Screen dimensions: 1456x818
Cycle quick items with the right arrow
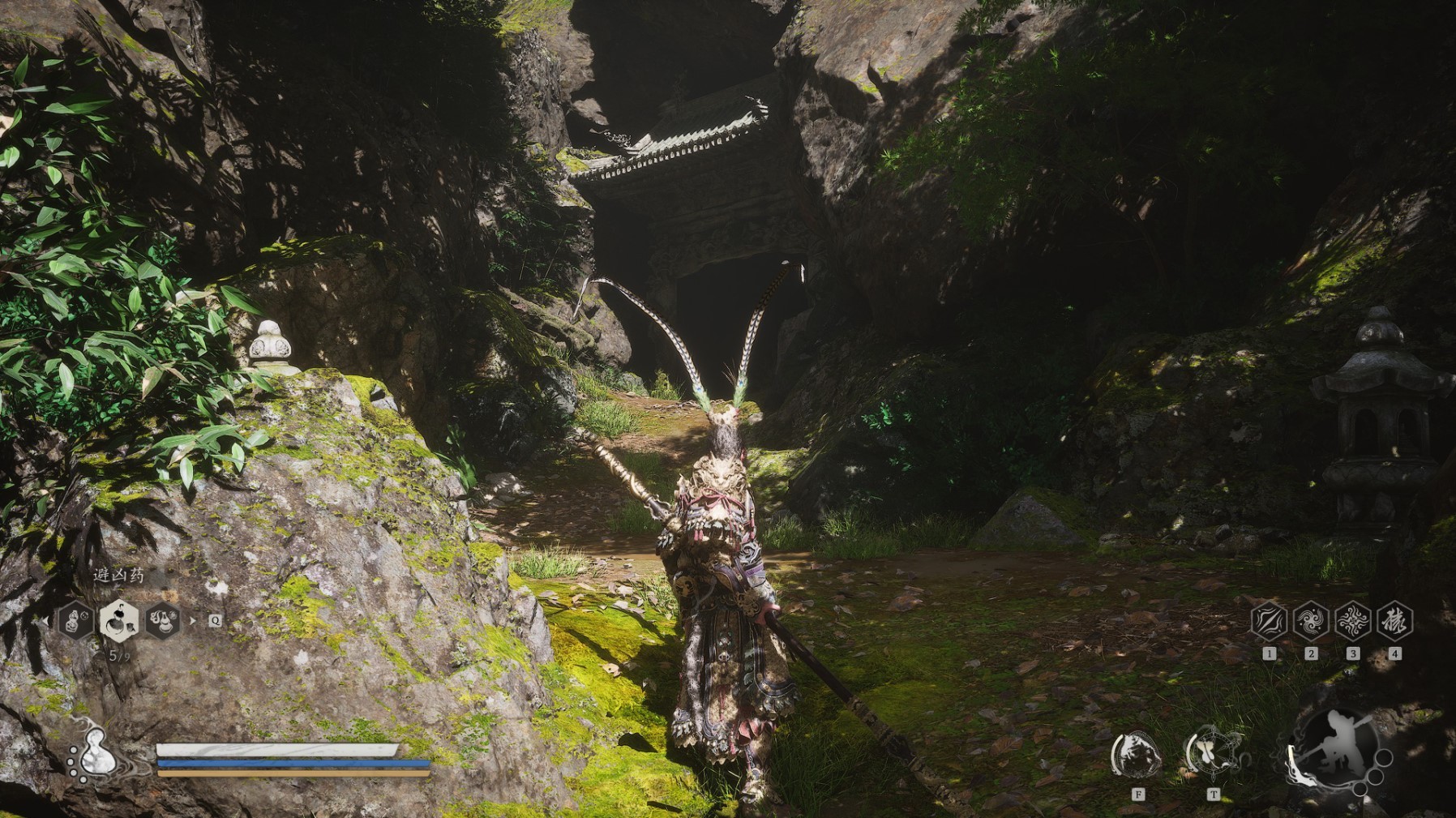(x=192, y=621)
